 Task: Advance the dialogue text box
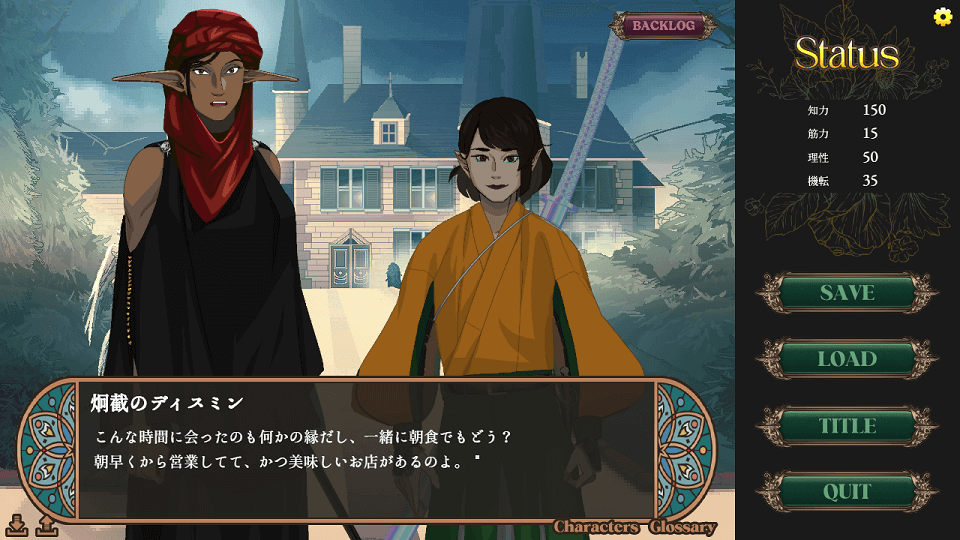click(366, 450)
